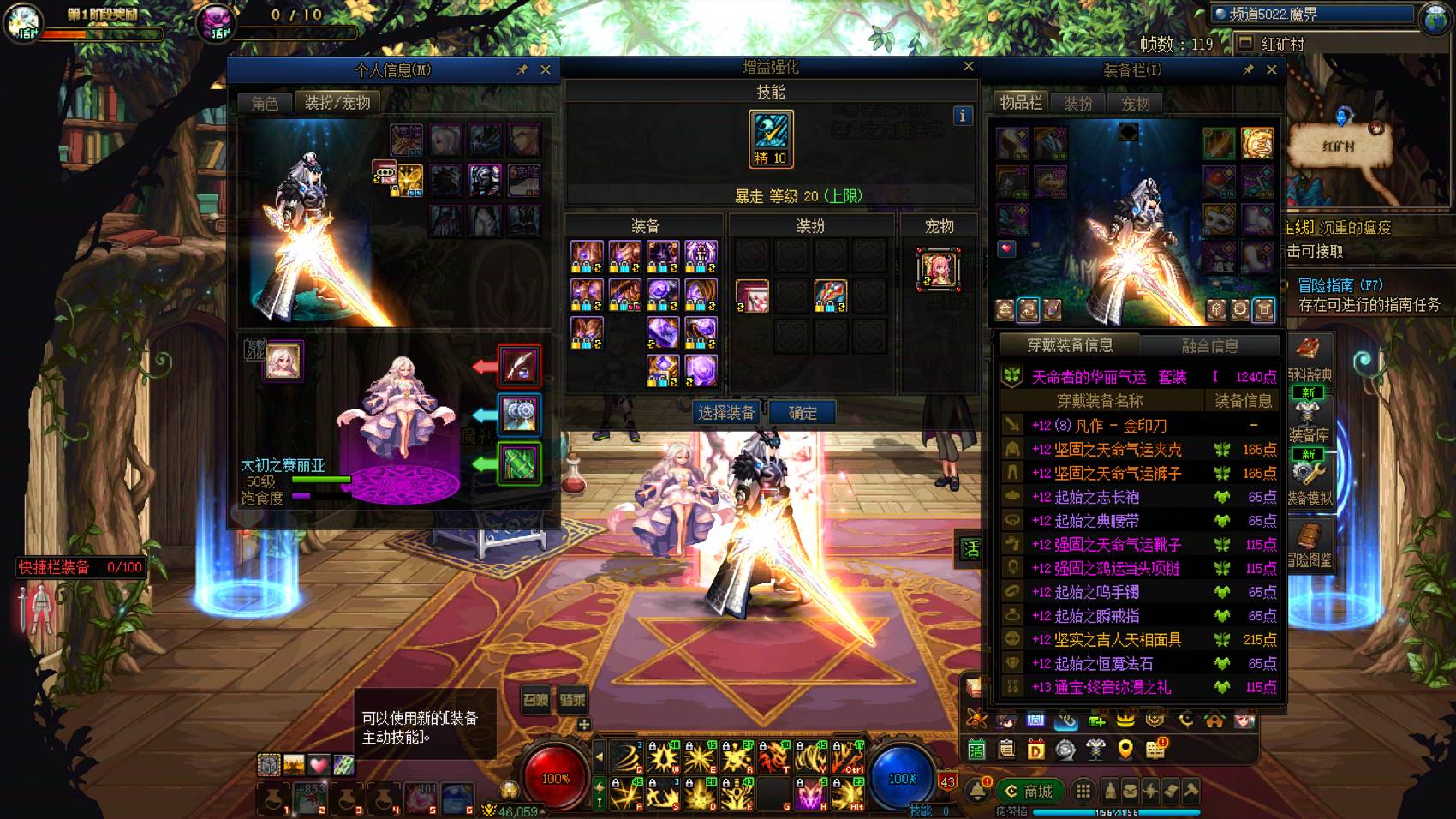Select the 物品栏 tab
The height and width of the screenshot is (819, 1456).
click(1021, 103)
